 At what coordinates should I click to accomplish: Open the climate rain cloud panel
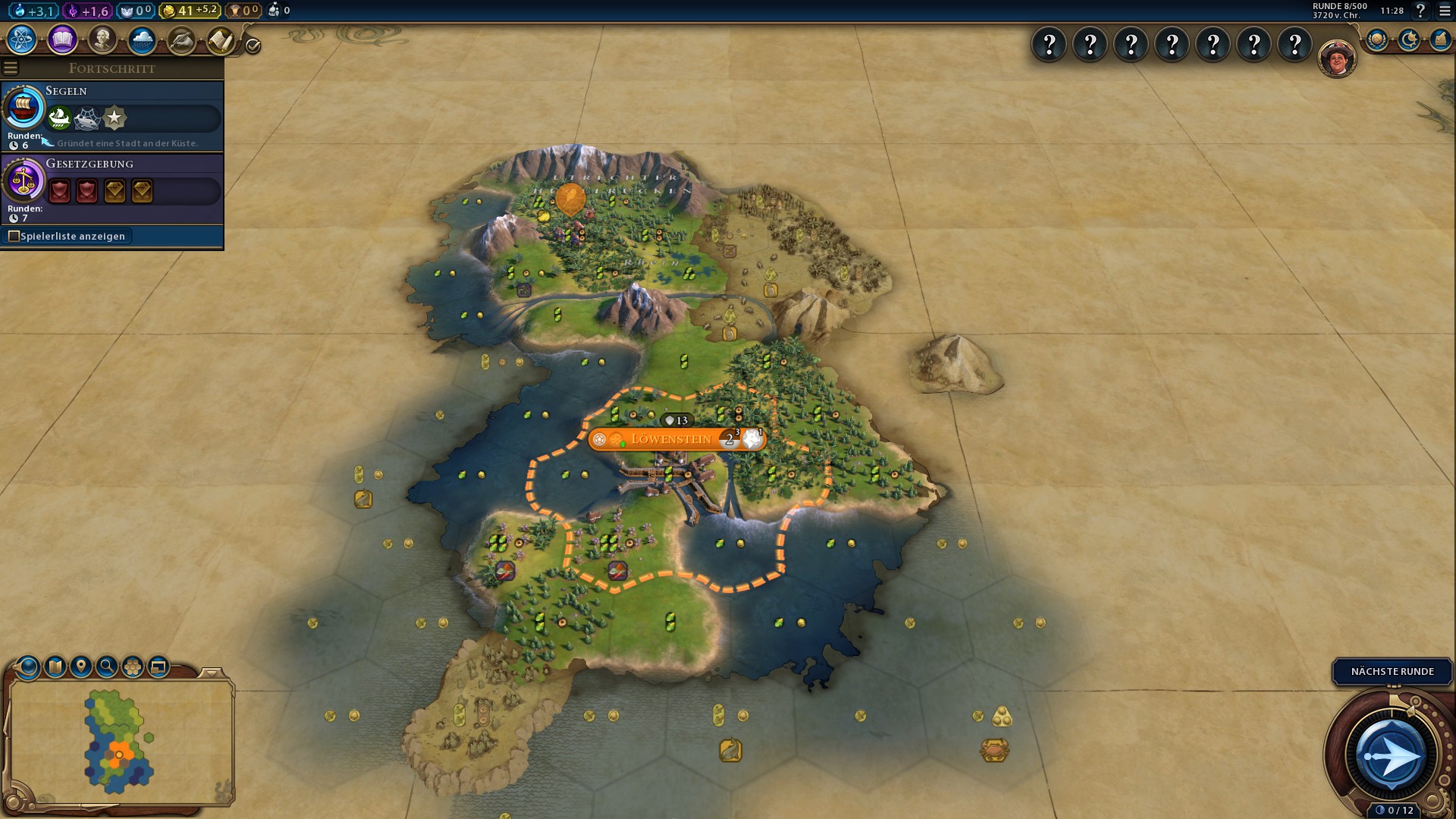pos(142,39)
